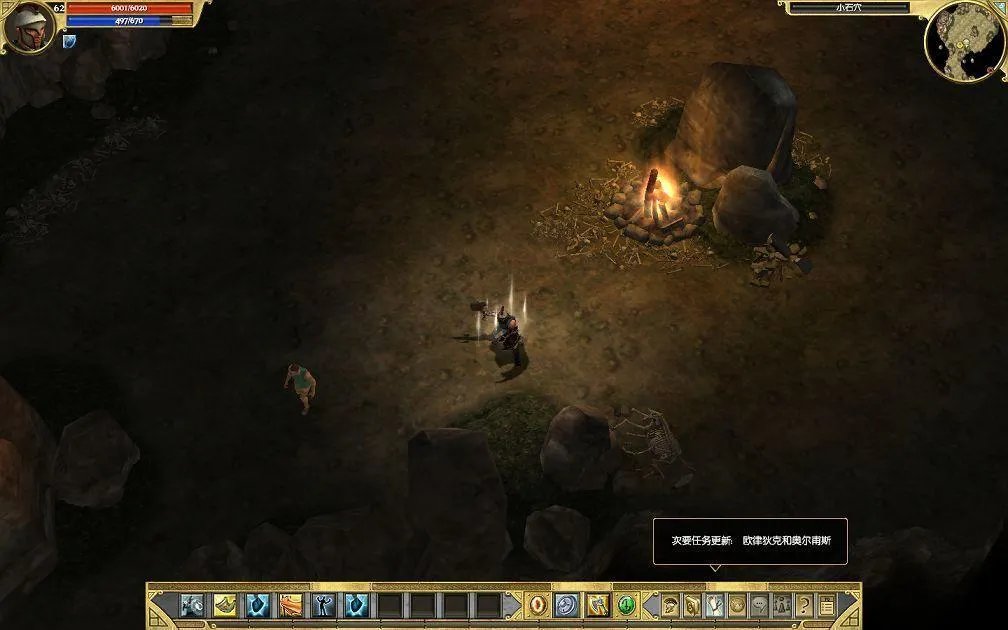Activate the glowing figure buff skill
Screen dimensions: 1008x630
pyautogui.click(x=324, y=605)
